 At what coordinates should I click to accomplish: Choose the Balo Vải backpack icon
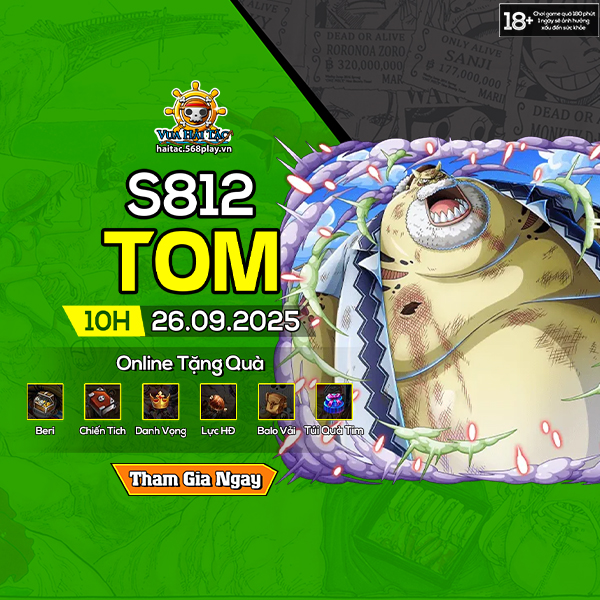[x=276, y=401]
